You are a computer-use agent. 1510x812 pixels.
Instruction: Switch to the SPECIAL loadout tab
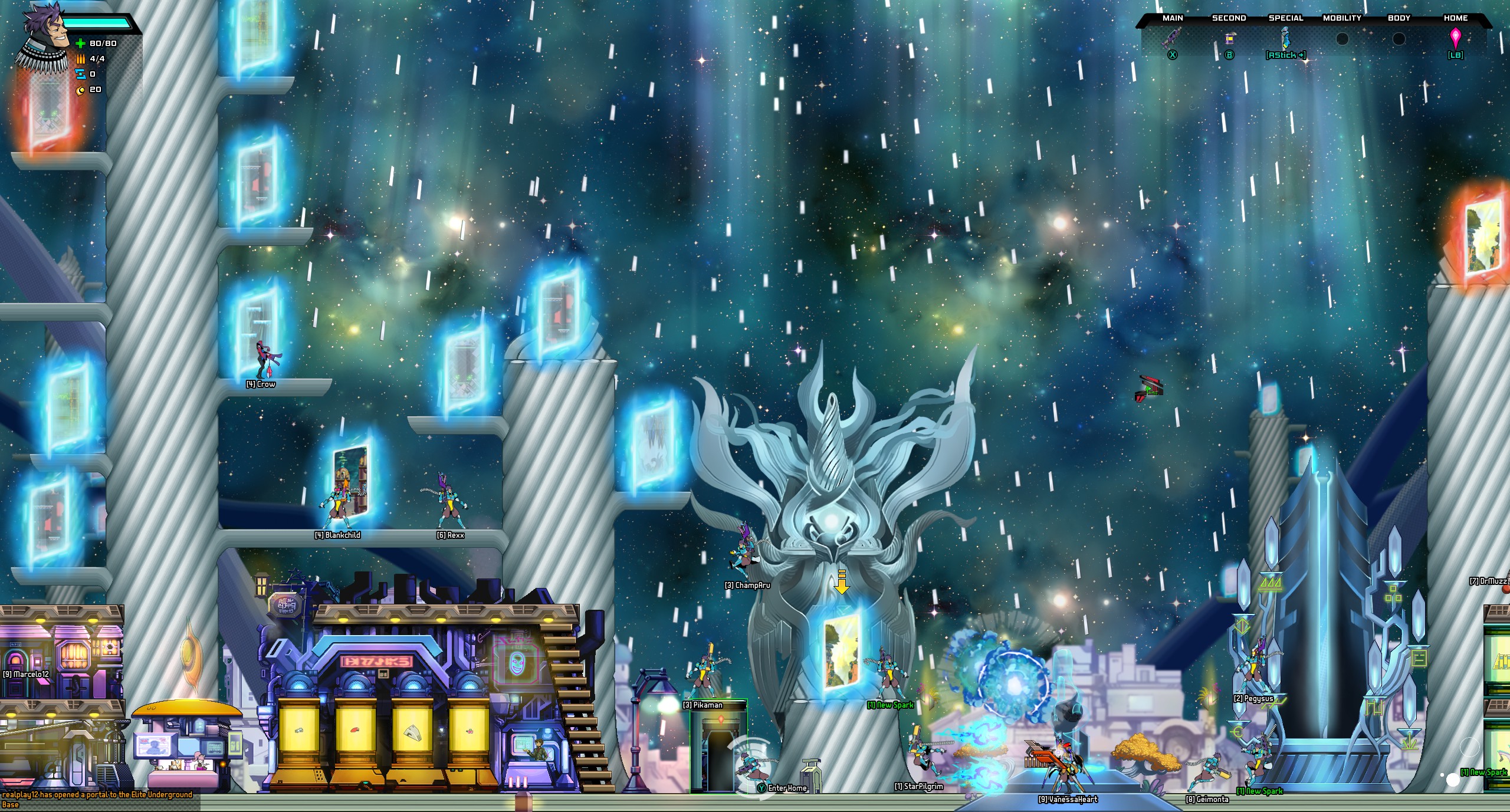[1286, 18]
